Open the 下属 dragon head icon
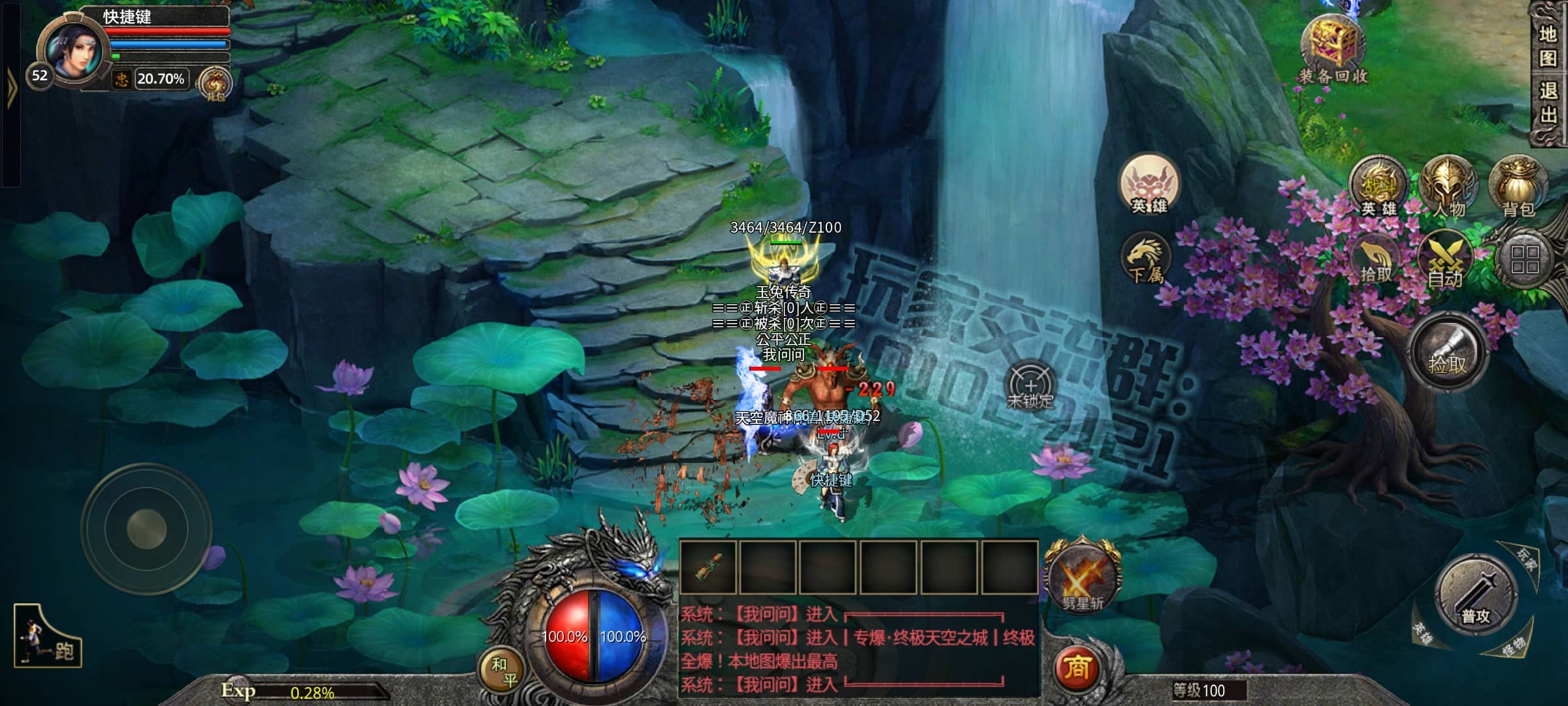Viewport: 1568px width, 706px height. [x=1146, y=260]
